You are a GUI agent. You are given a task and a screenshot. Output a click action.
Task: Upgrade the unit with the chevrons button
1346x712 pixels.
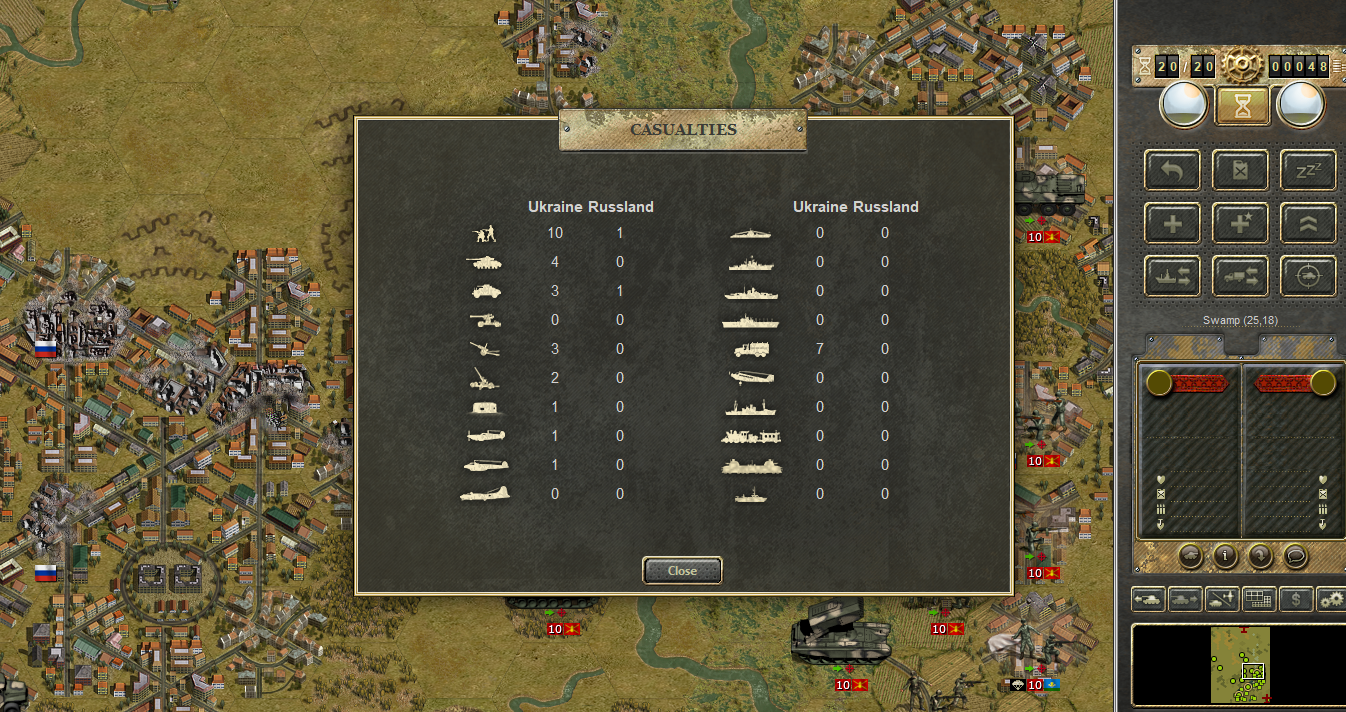[1308, 223]
